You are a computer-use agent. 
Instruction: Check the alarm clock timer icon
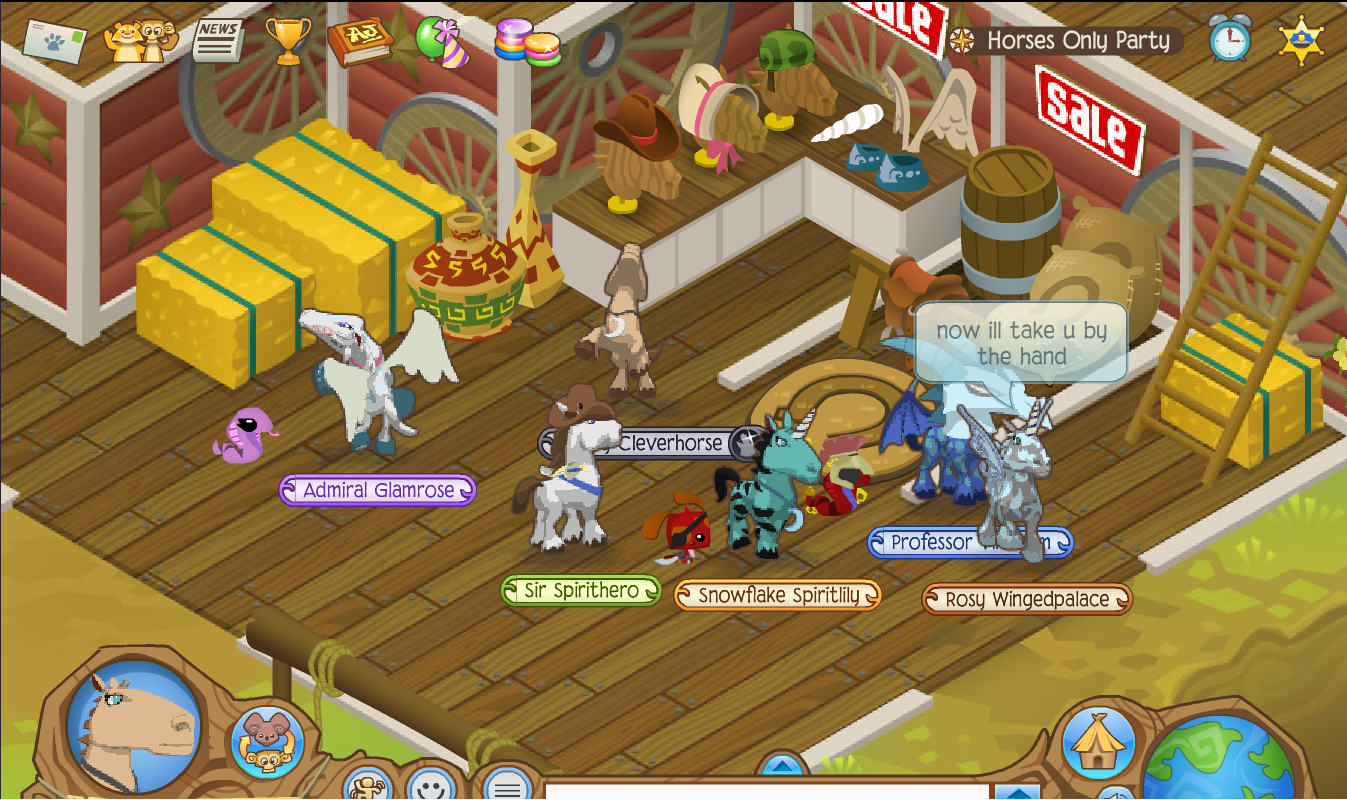1230,40
